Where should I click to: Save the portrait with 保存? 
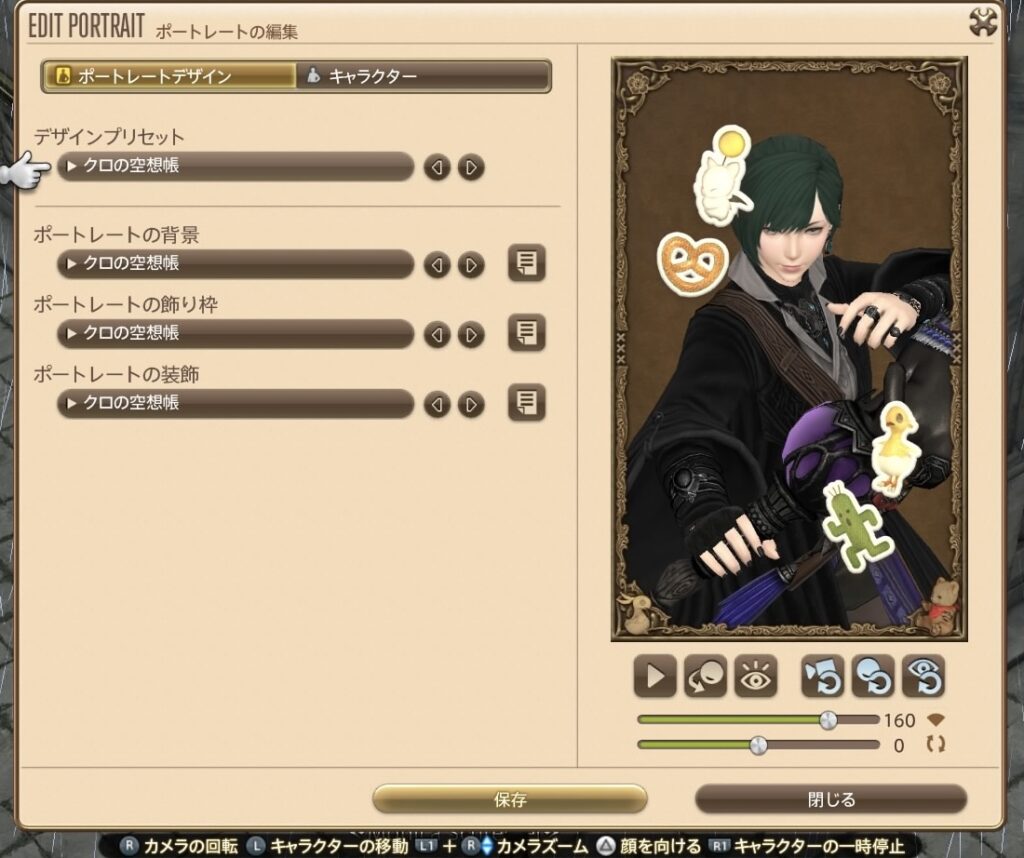510,799
